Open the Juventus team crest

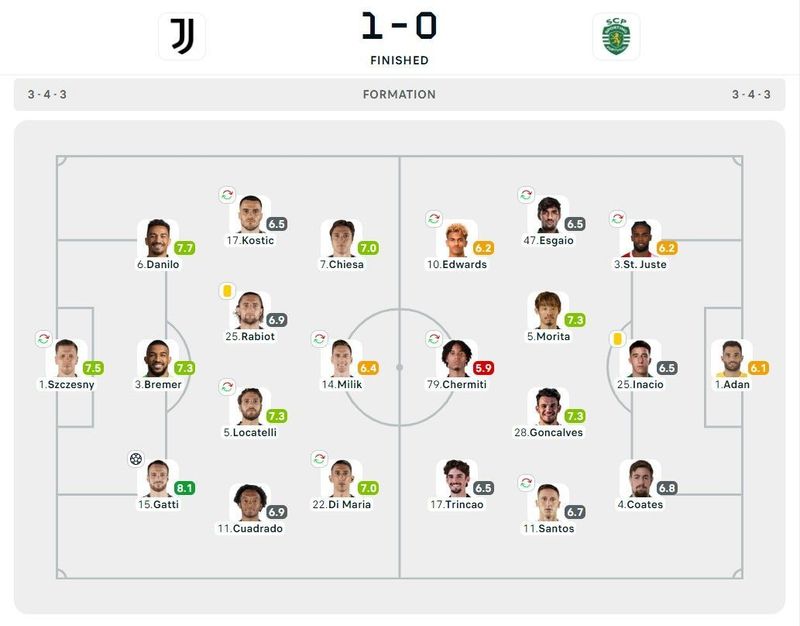click(182, 37)
